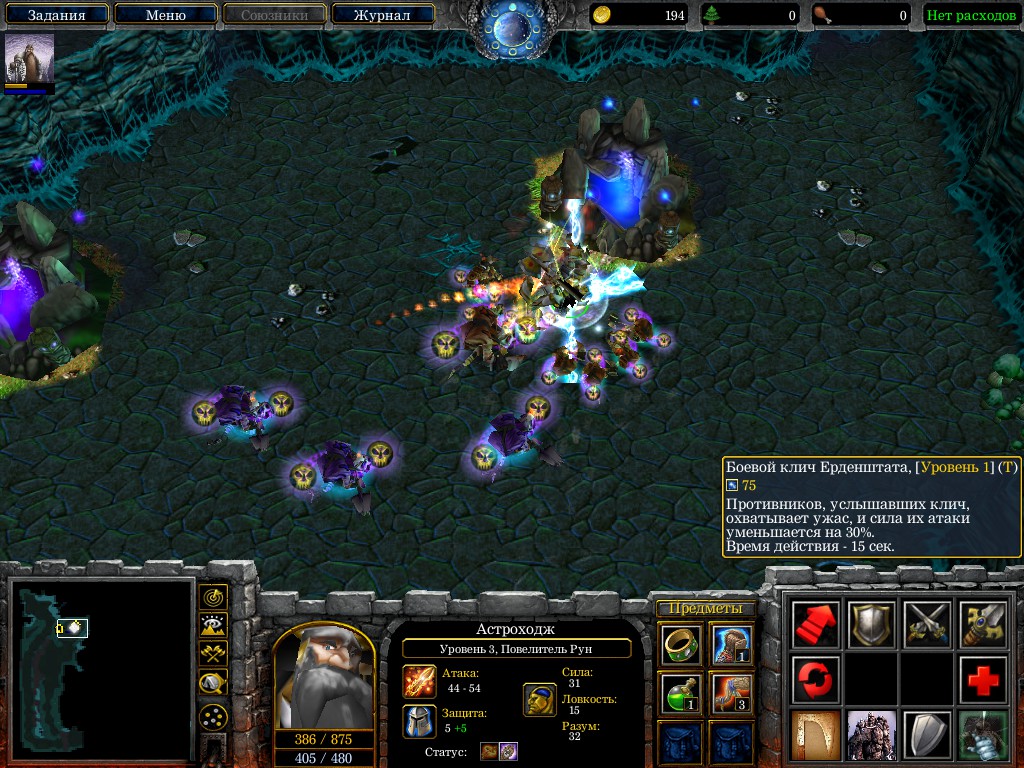Activate the armored gauntlet ability
Viewport: 1024px width, 768px height.
pyautogui.click(x=982, y=735)
